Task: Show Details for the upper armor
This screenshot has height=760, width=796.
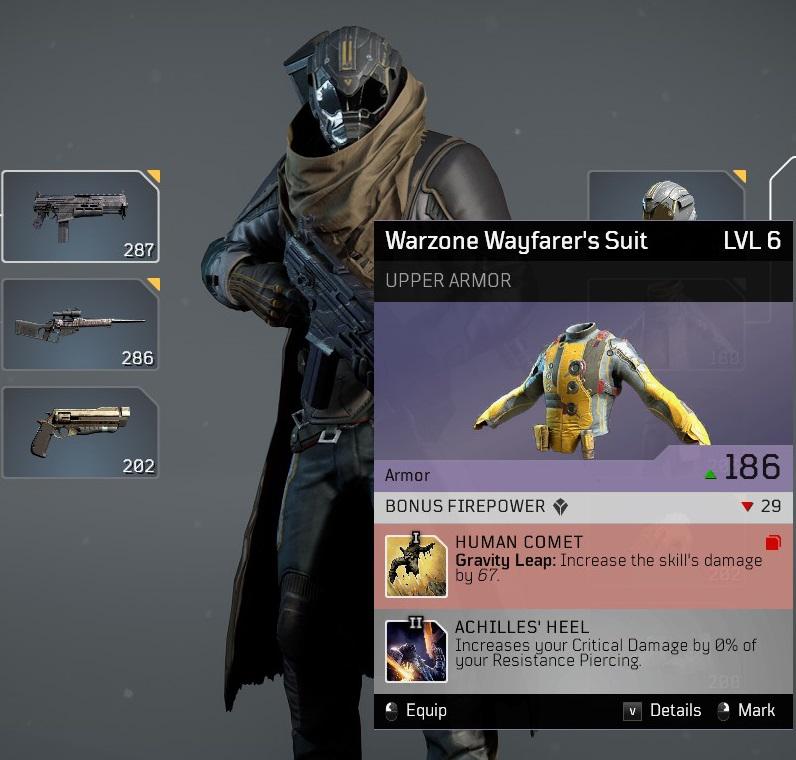Action: pos(663,710)
